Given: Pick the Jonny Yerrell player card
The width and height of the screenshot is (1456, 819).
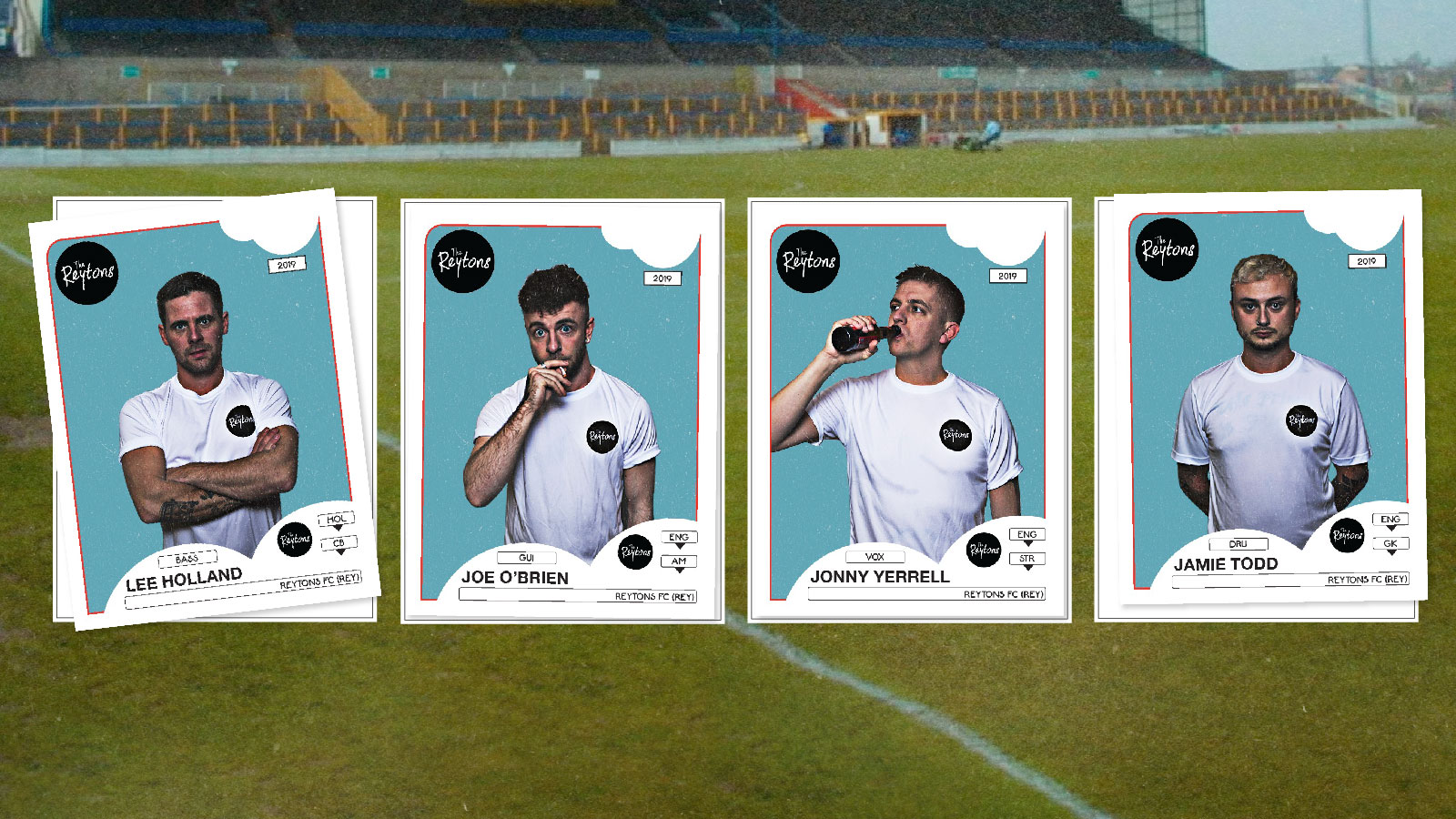Looking at the screenshot, I should (x=909, y=411).
